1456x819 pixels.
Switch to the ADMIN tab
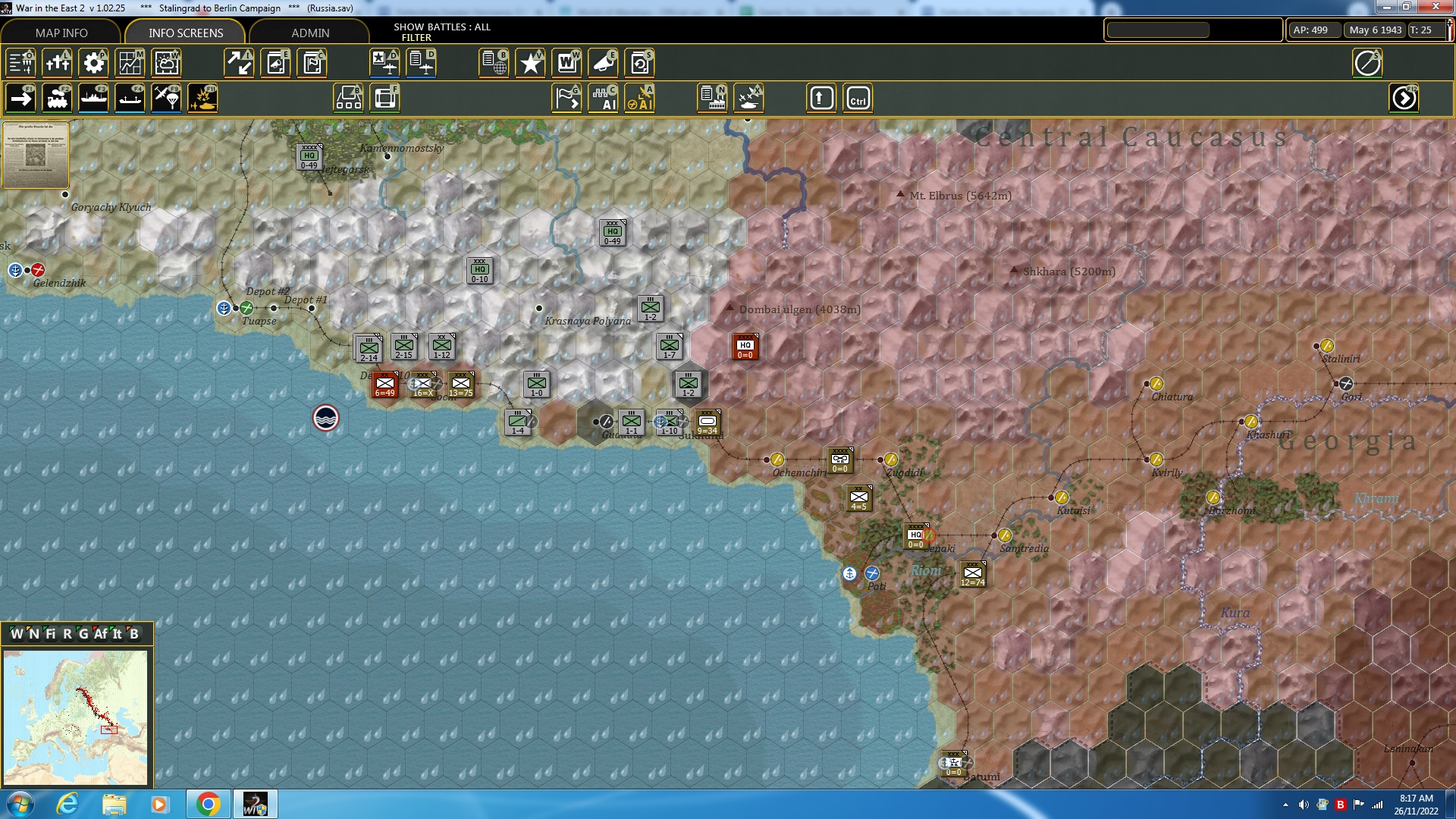(x=311, y=33)
